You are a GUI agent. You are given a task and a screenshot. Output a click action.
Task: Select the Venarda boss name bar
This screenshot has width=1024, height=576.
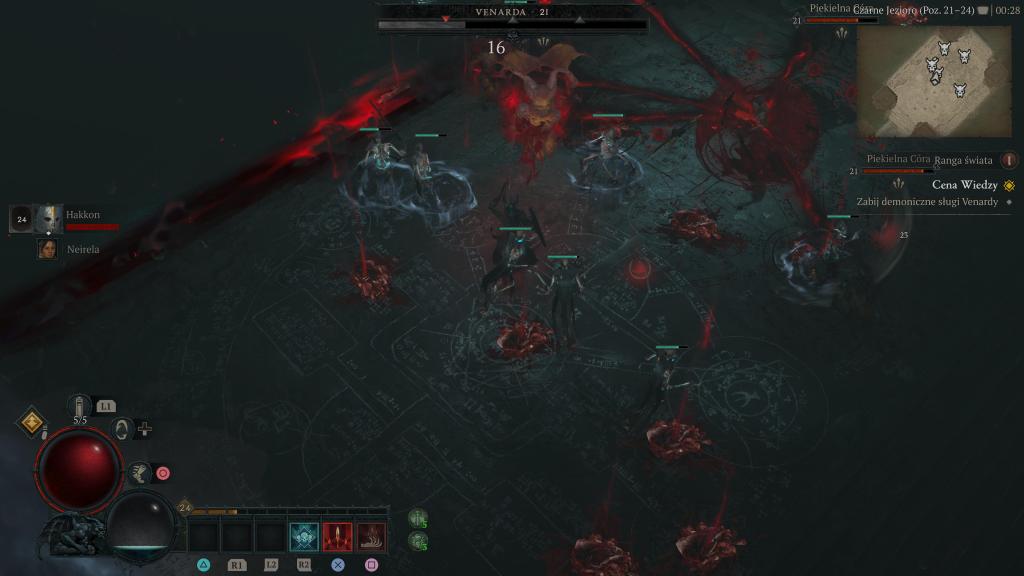point(510,13)
